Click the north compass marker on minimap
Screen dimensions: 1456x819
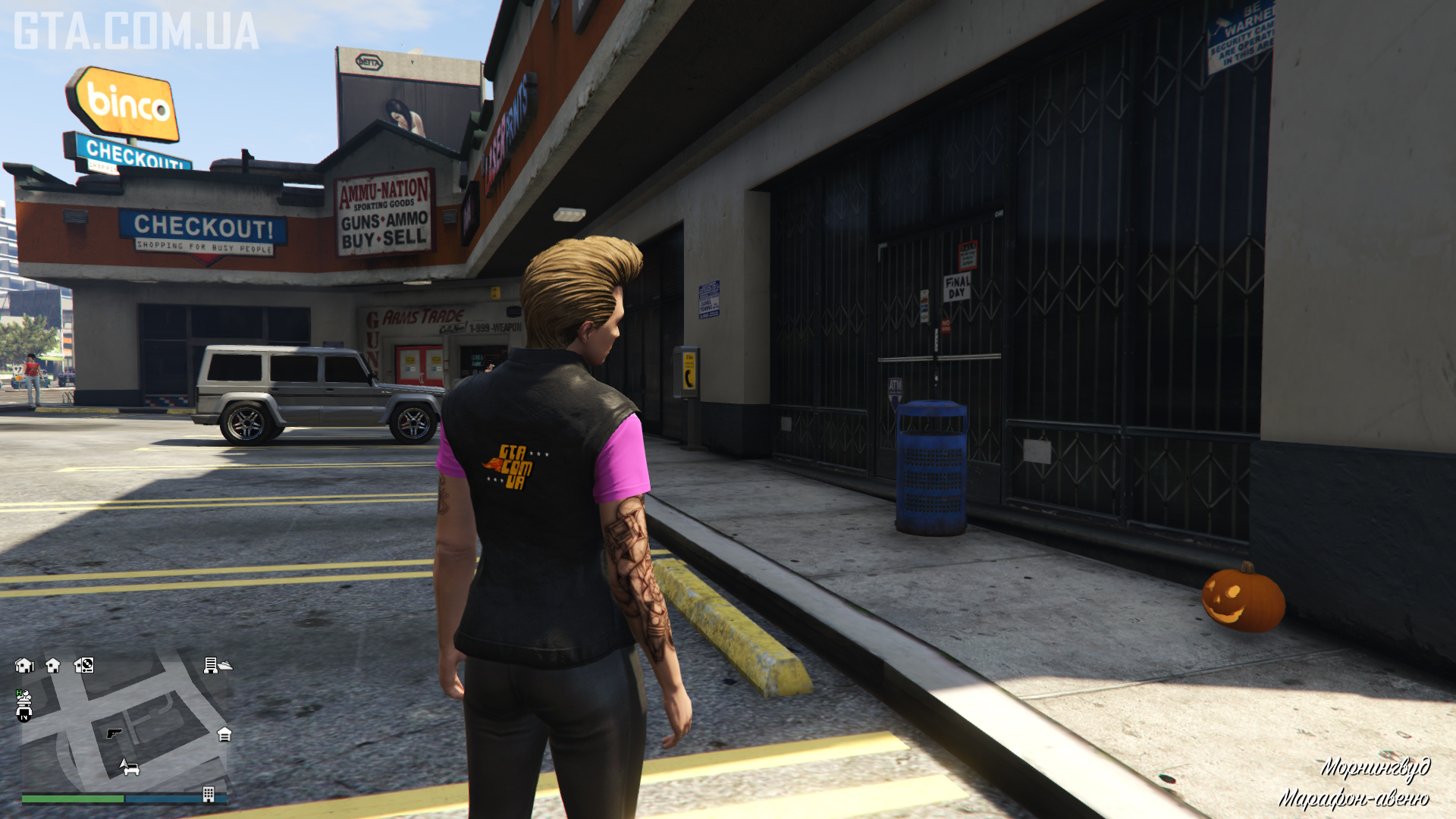24,714
